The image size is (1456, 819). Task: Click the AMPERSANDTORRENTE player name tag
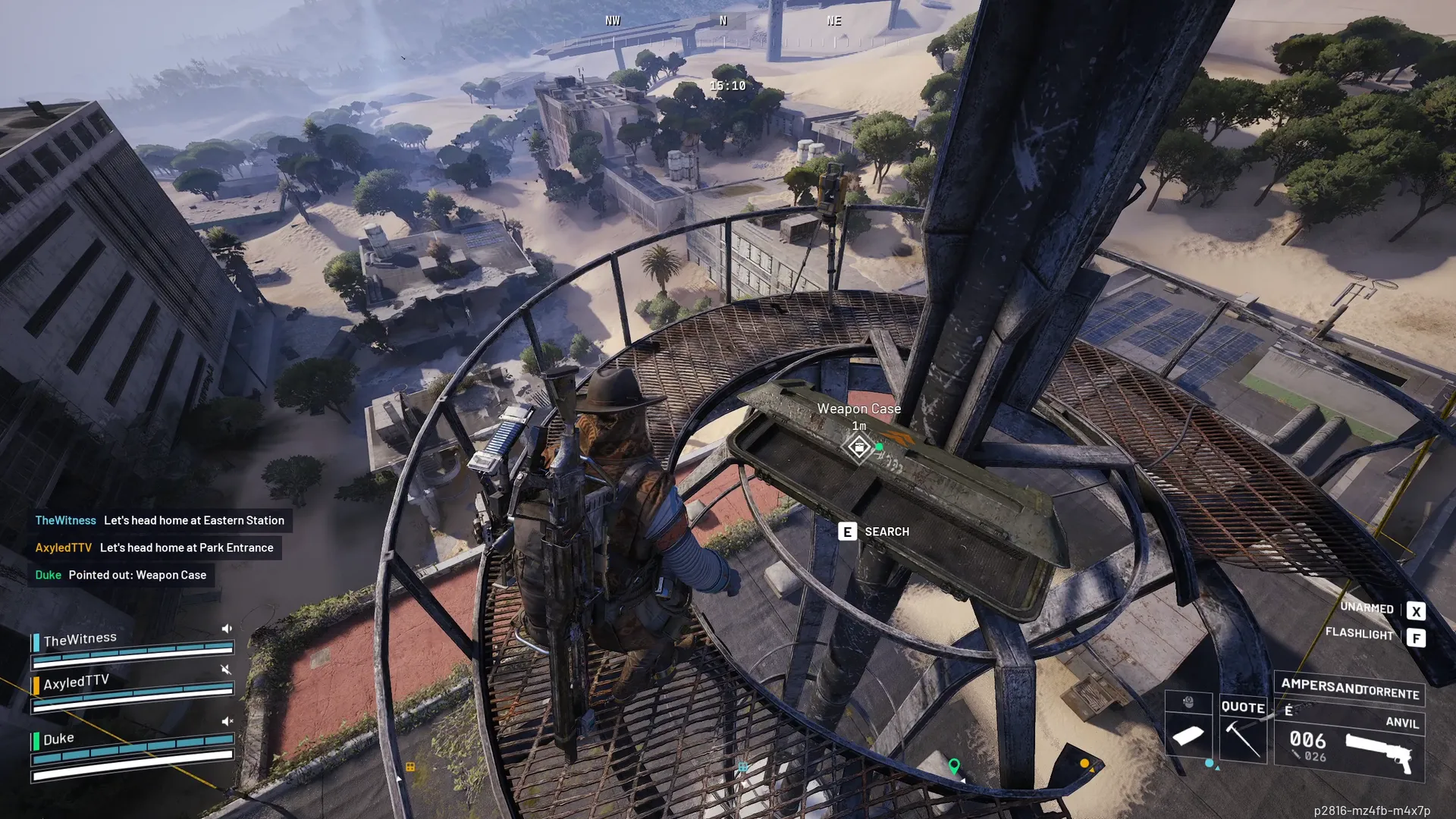click(1349, 689)
